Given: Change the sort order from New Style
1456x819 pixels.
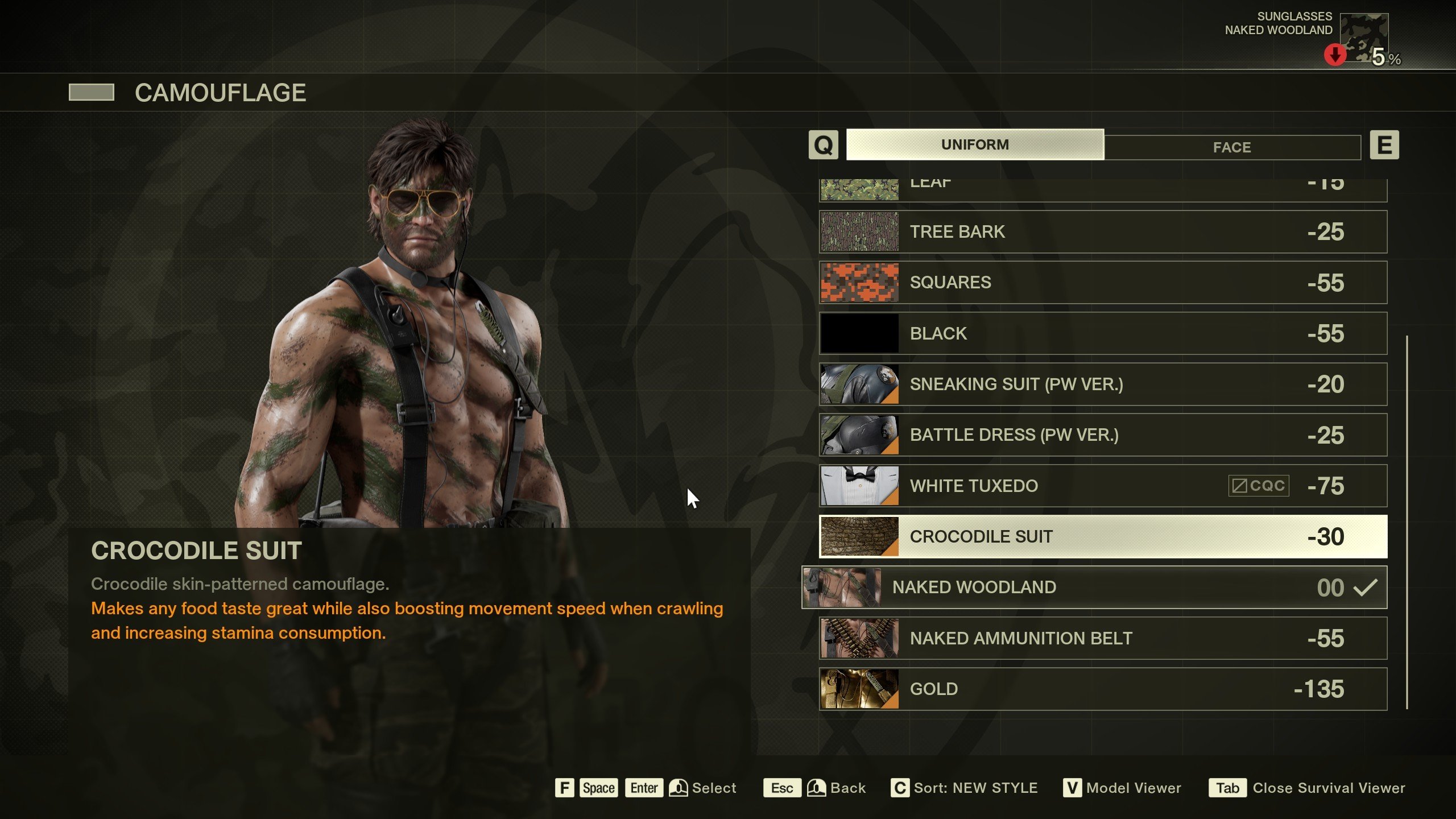Looking at the screenshot, I should [975, 788].
